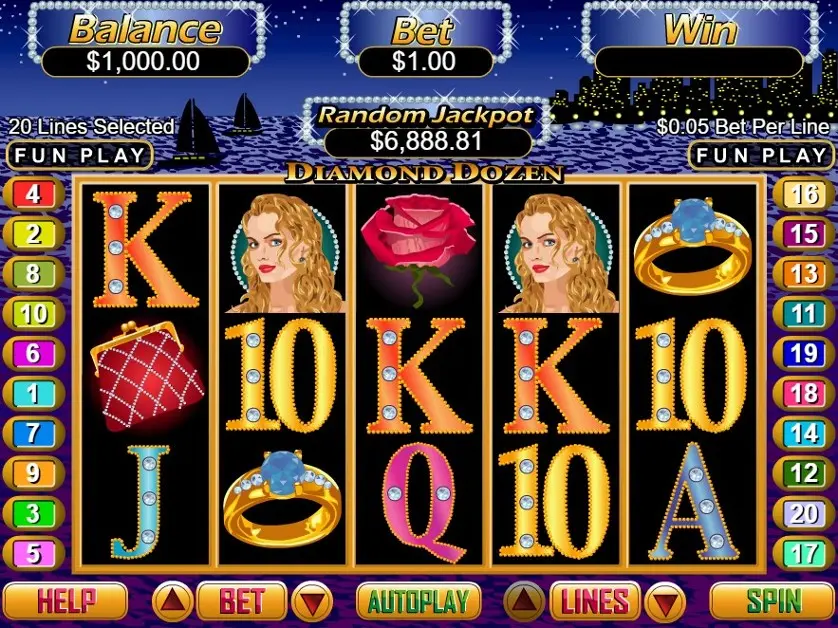Screen dimensions: 838x628
Task: Select payline number 13 marker
Action: click(804, 273)
